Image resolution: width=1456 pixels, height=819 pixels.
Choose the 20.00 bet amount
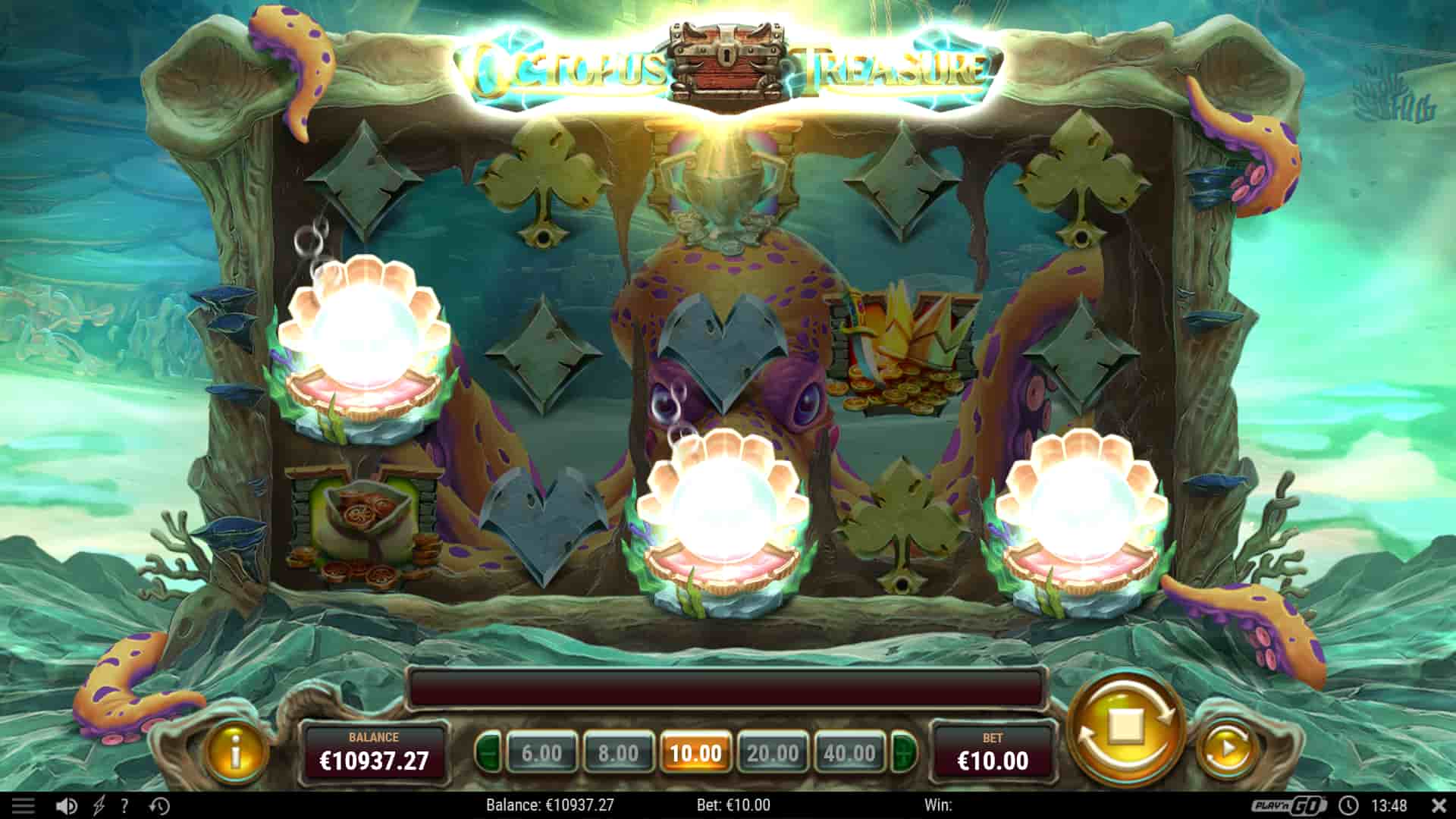tap(774, 755)
